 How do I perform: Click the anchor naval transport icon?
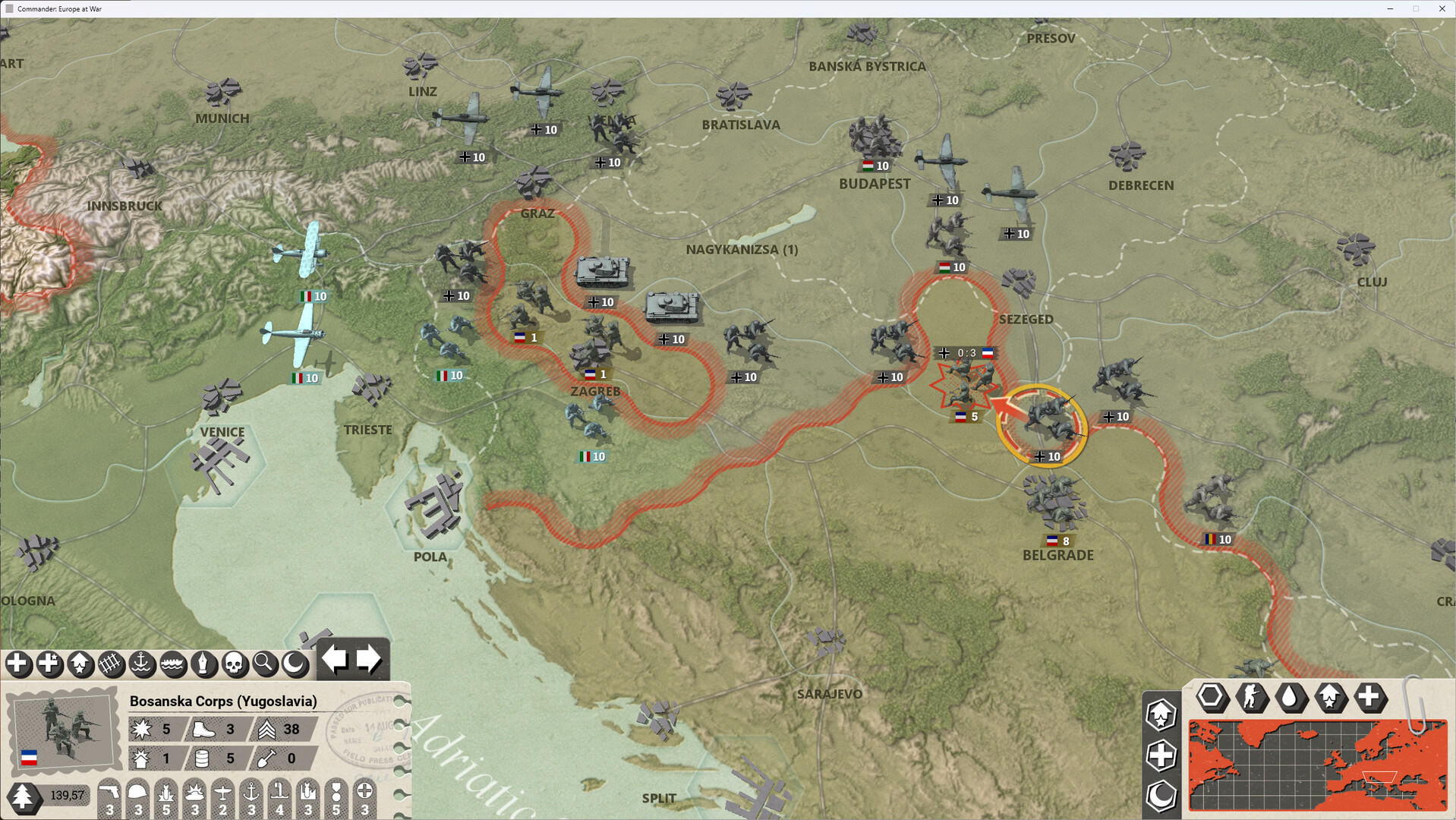click(x=141, y=664)
